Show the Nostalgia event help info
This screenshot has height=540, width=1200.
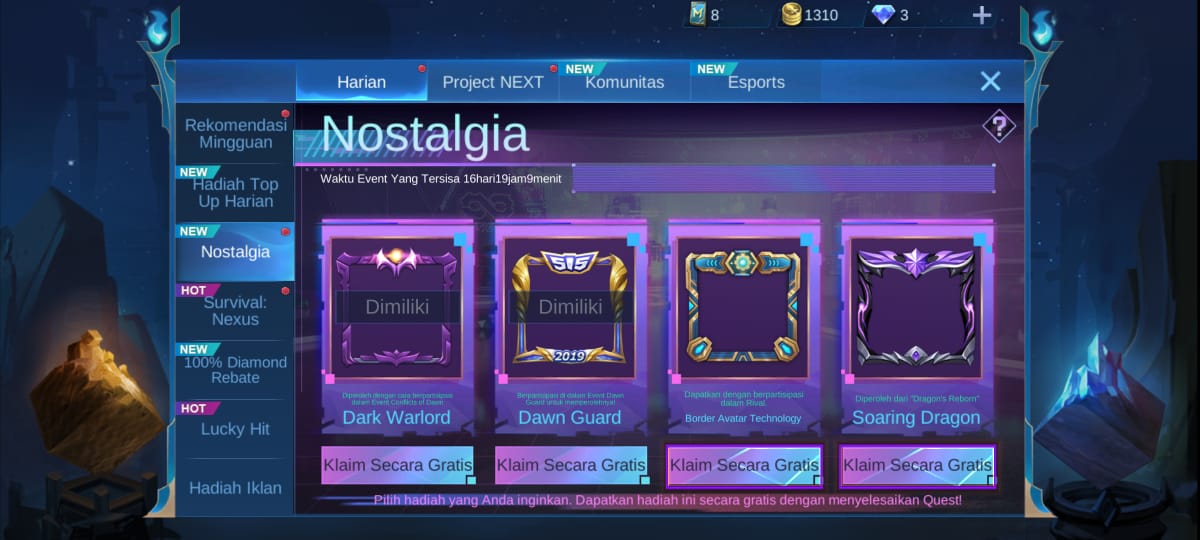coord(998,126)
